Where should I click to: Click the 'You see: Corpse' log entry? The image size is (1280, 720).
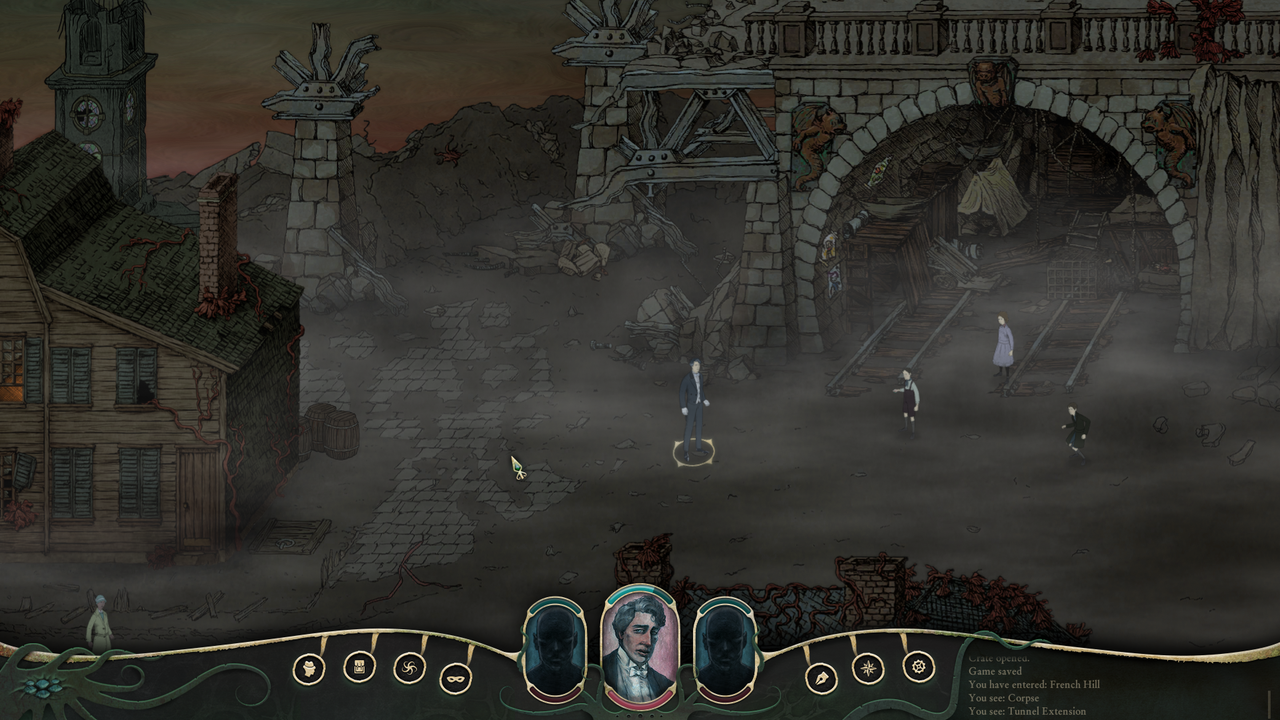[x=1003, y=696]
